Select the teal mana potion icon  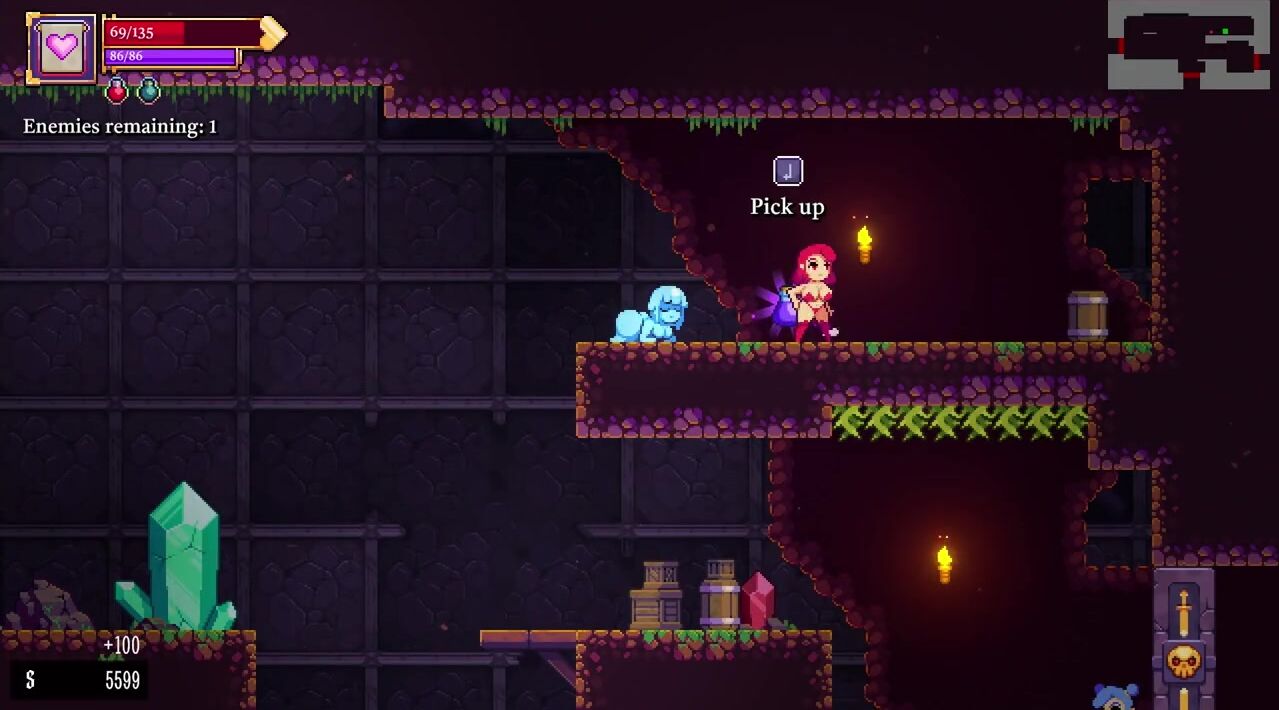[149, 92]
